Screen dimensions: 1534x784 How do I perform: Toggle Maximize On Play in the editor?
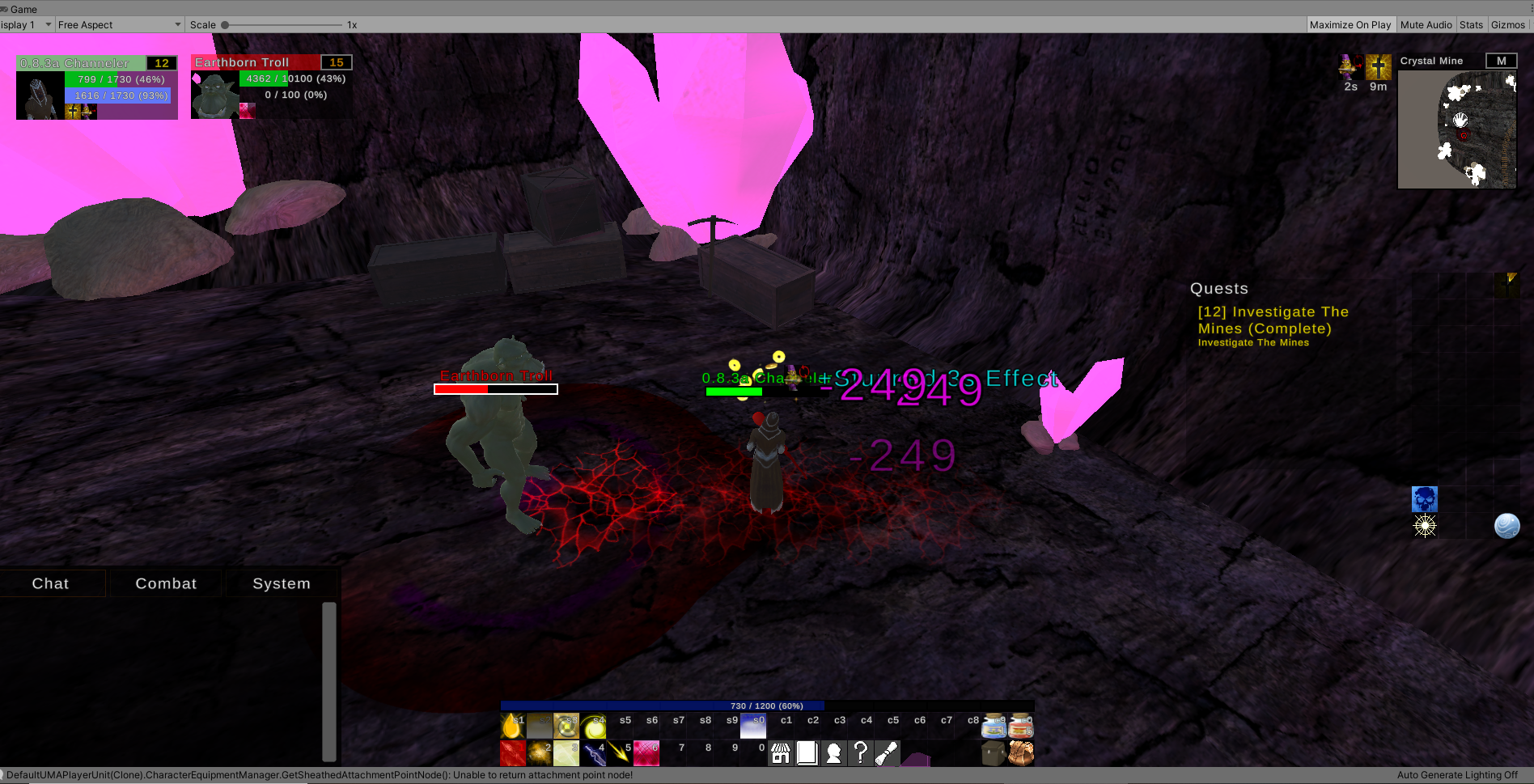click(x=1350, y=25)
